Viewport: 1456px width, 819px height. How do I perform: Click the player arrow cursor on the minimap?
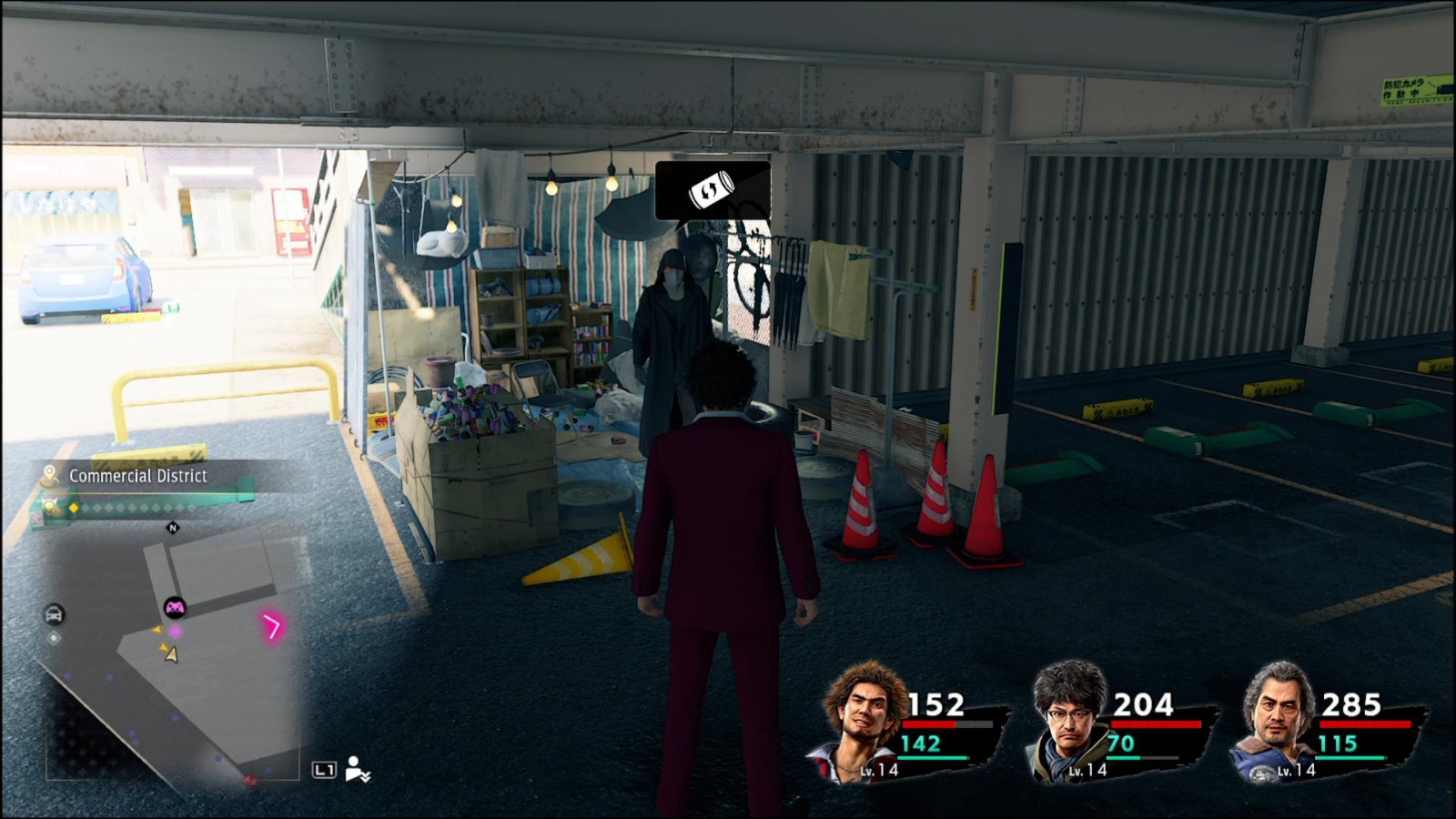tap(171, 654)
